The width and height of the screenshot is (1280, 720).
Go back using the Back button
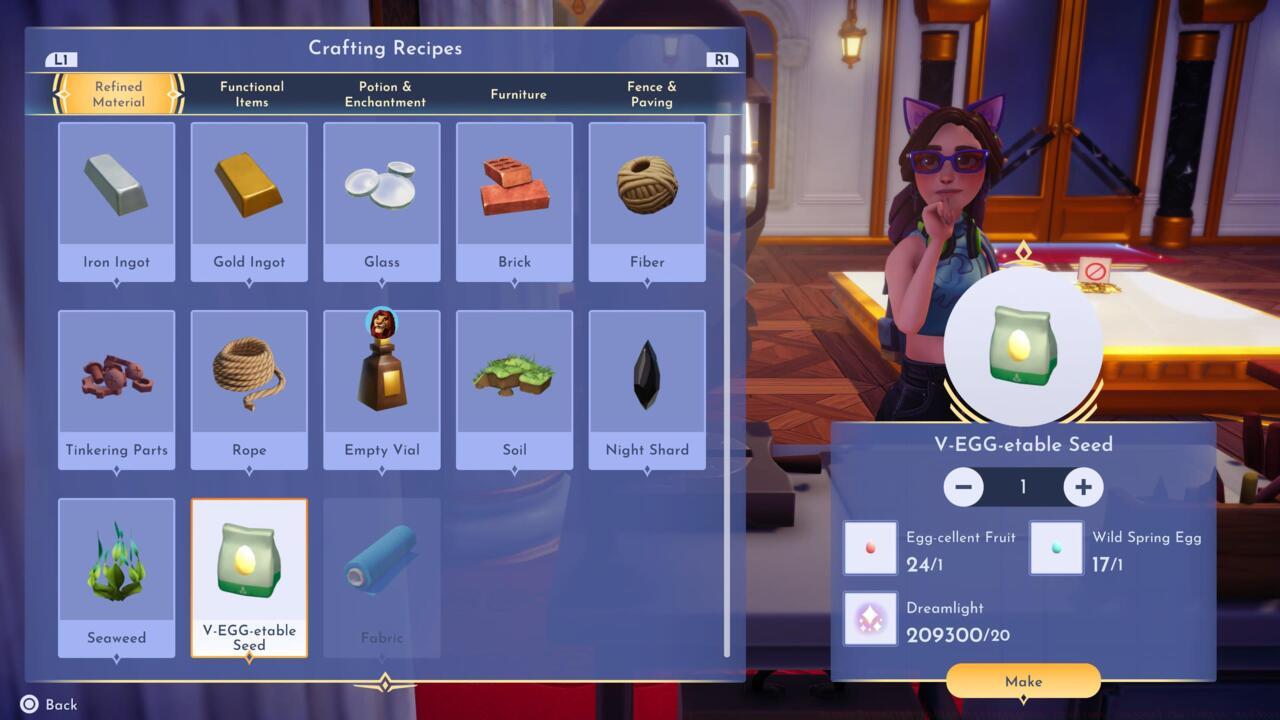[x=49, y=704]
